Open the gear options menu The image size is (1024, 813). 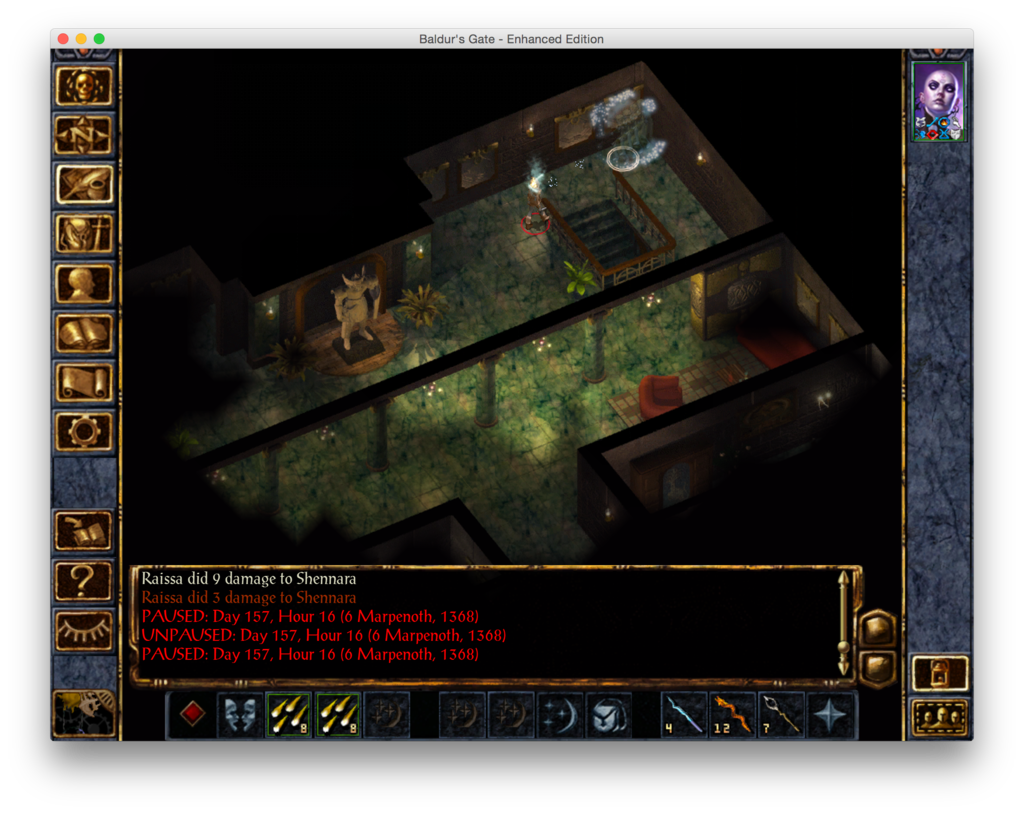click(x=85, y=430)
